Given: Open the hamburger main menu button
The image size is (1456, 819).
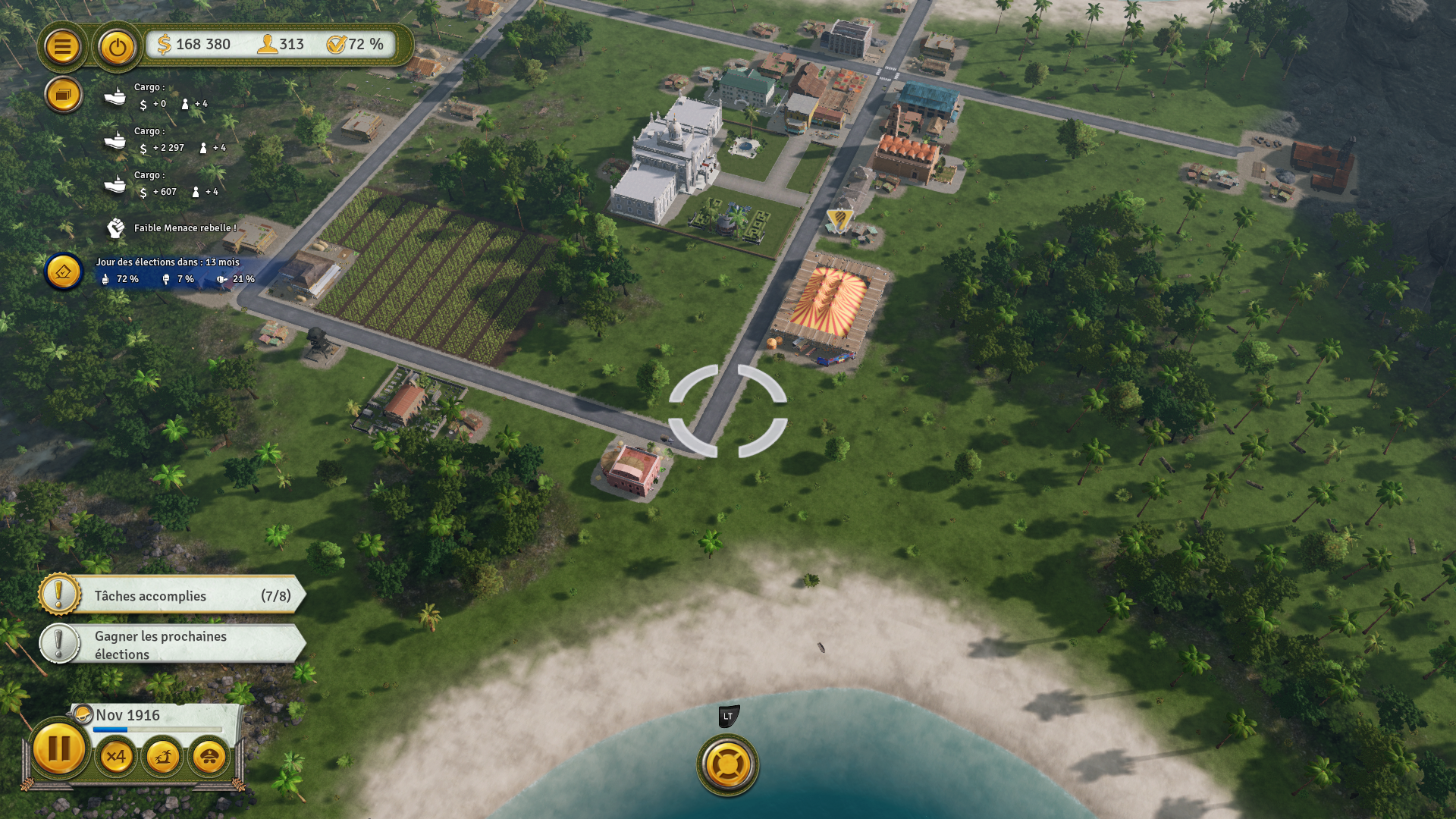Looking at the screenshot, I should (62, 47).
